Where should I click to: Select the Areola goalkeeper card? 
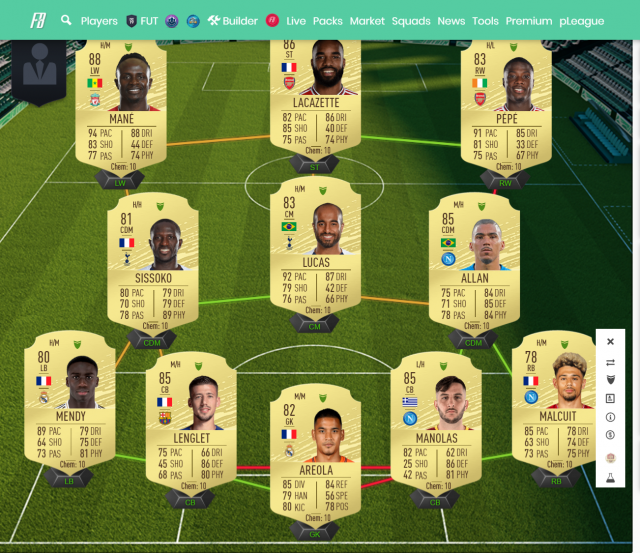coord(316,455)
